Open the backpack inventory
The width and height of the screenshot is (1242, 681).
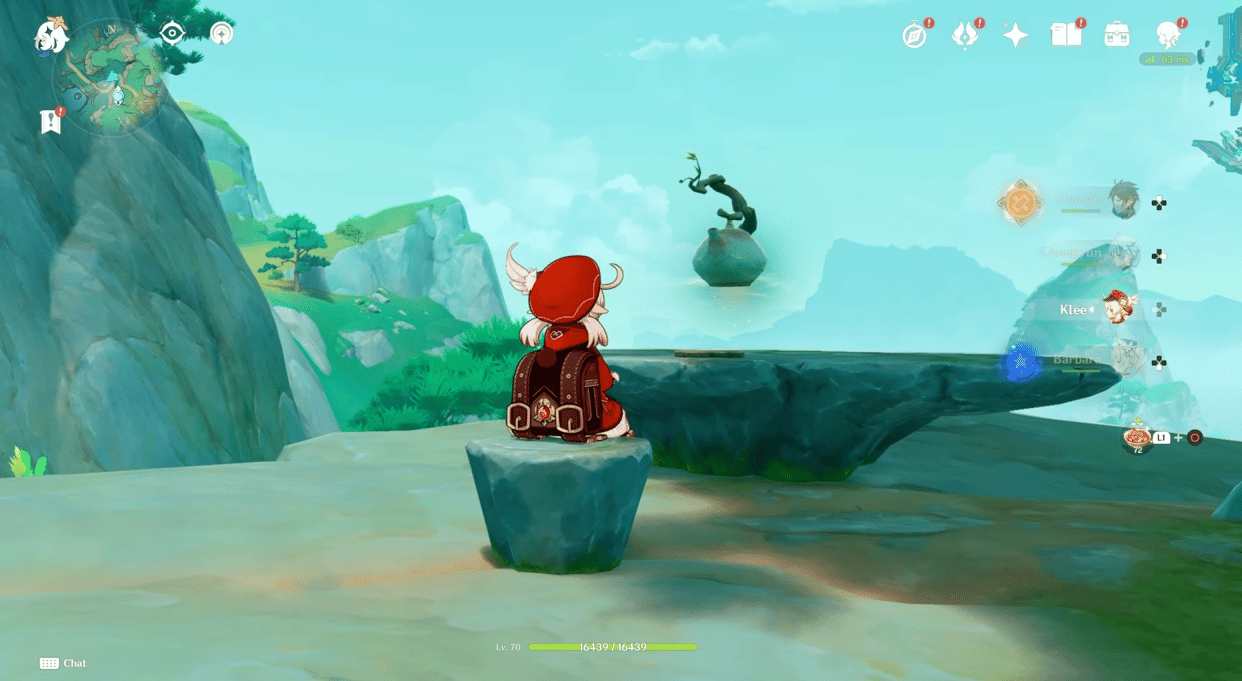point(1117,35)
